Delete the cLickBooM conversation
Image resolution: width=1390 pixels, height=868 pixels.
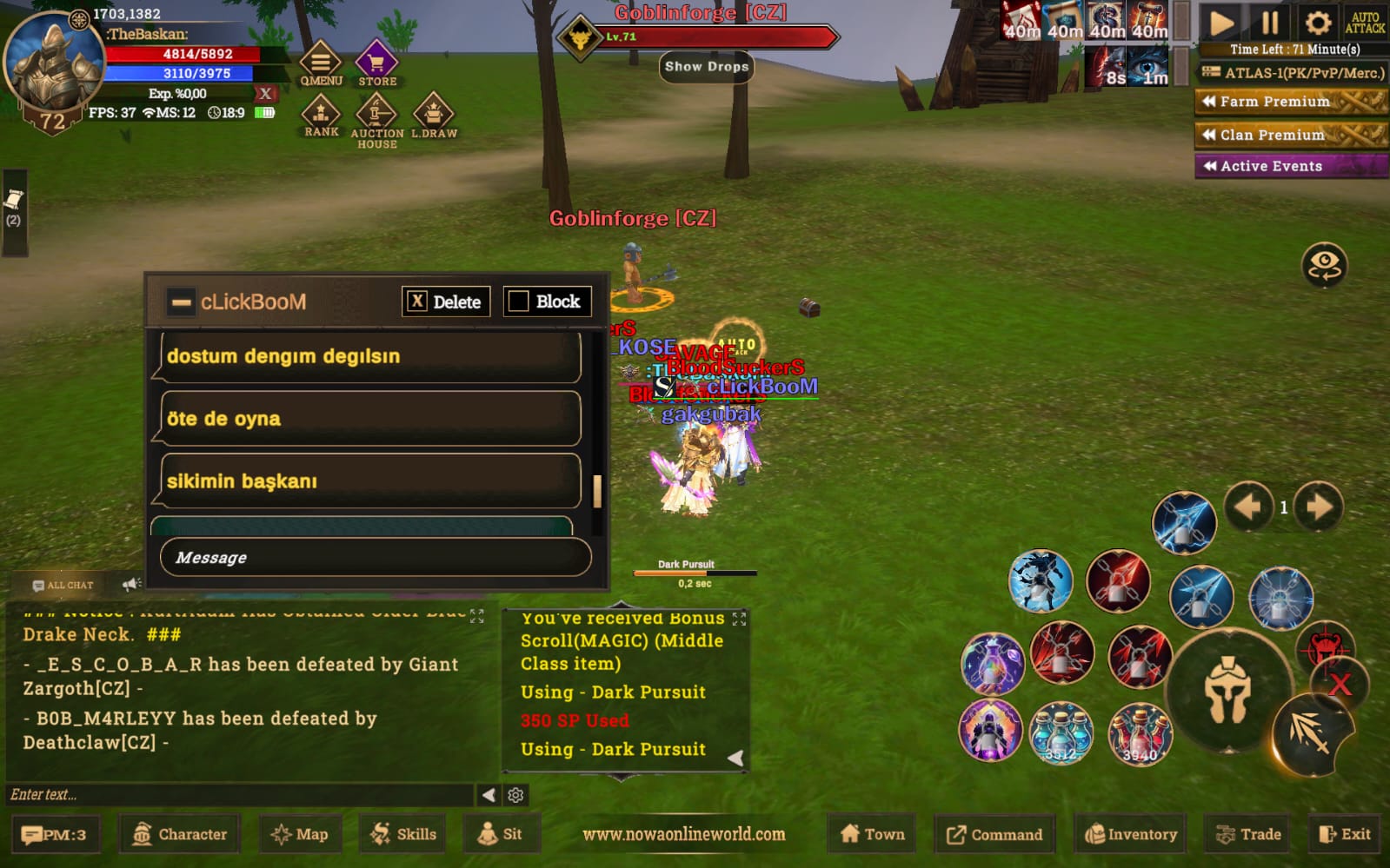(446, 301)
